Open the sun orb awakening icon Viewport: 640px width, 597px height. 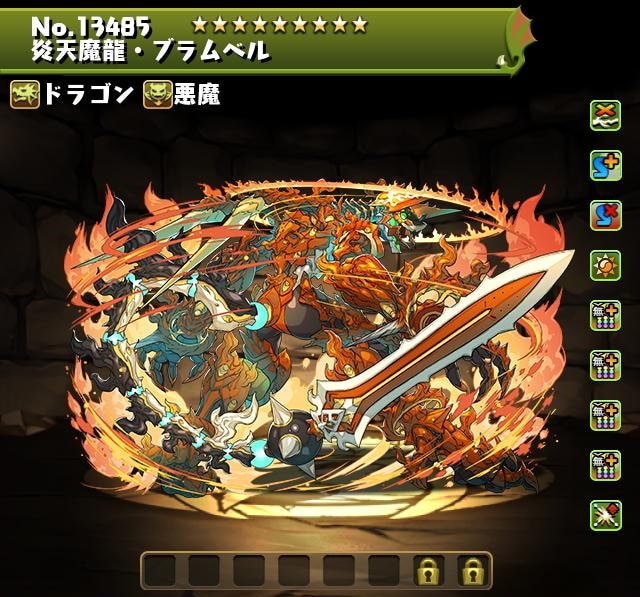coord(603,265)
